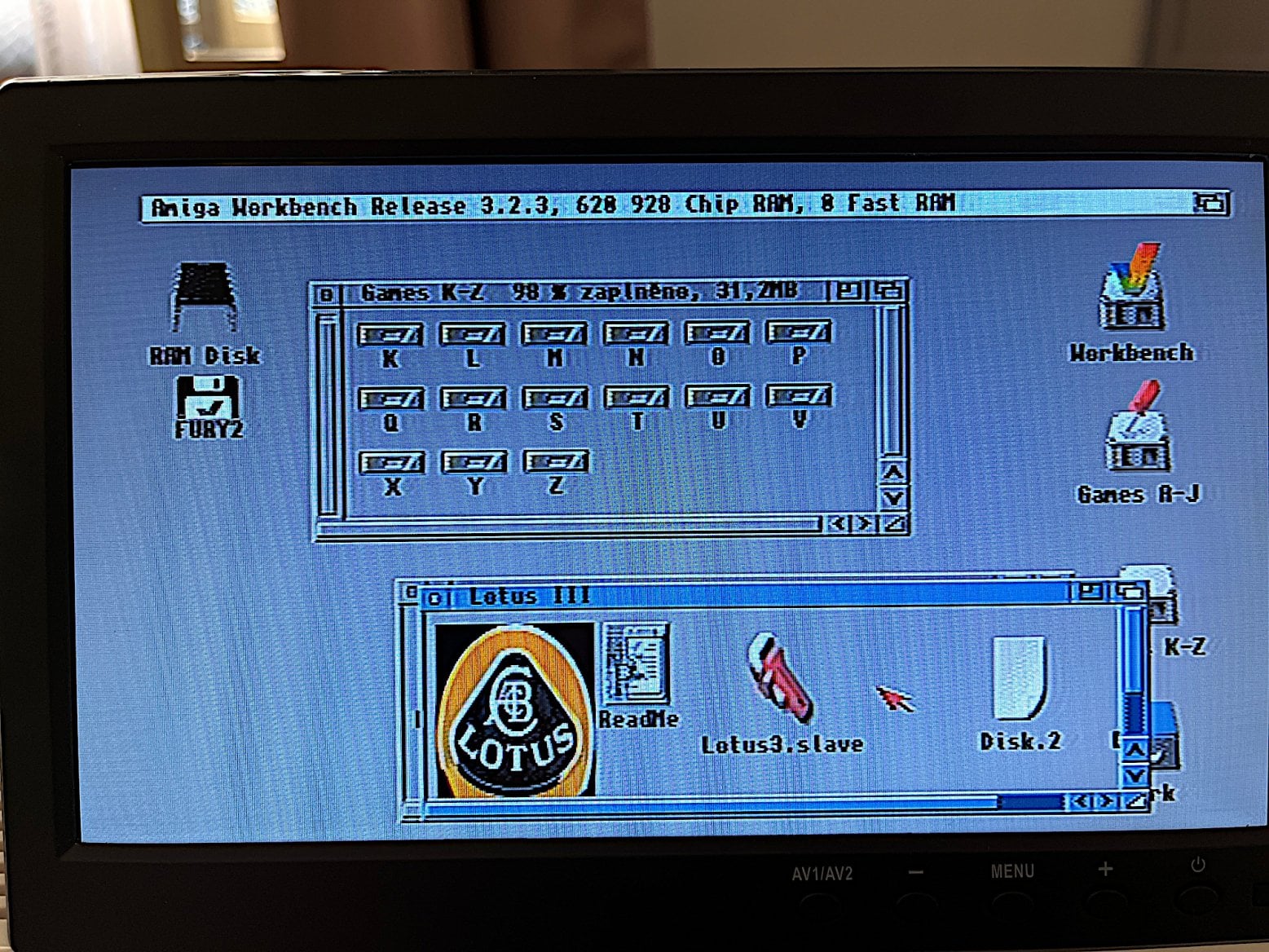Image resolution: width=1269 pixels, height=952 pixels.
Task: Select the ReadMe file in Lotus III
Action: pos(637,662)
